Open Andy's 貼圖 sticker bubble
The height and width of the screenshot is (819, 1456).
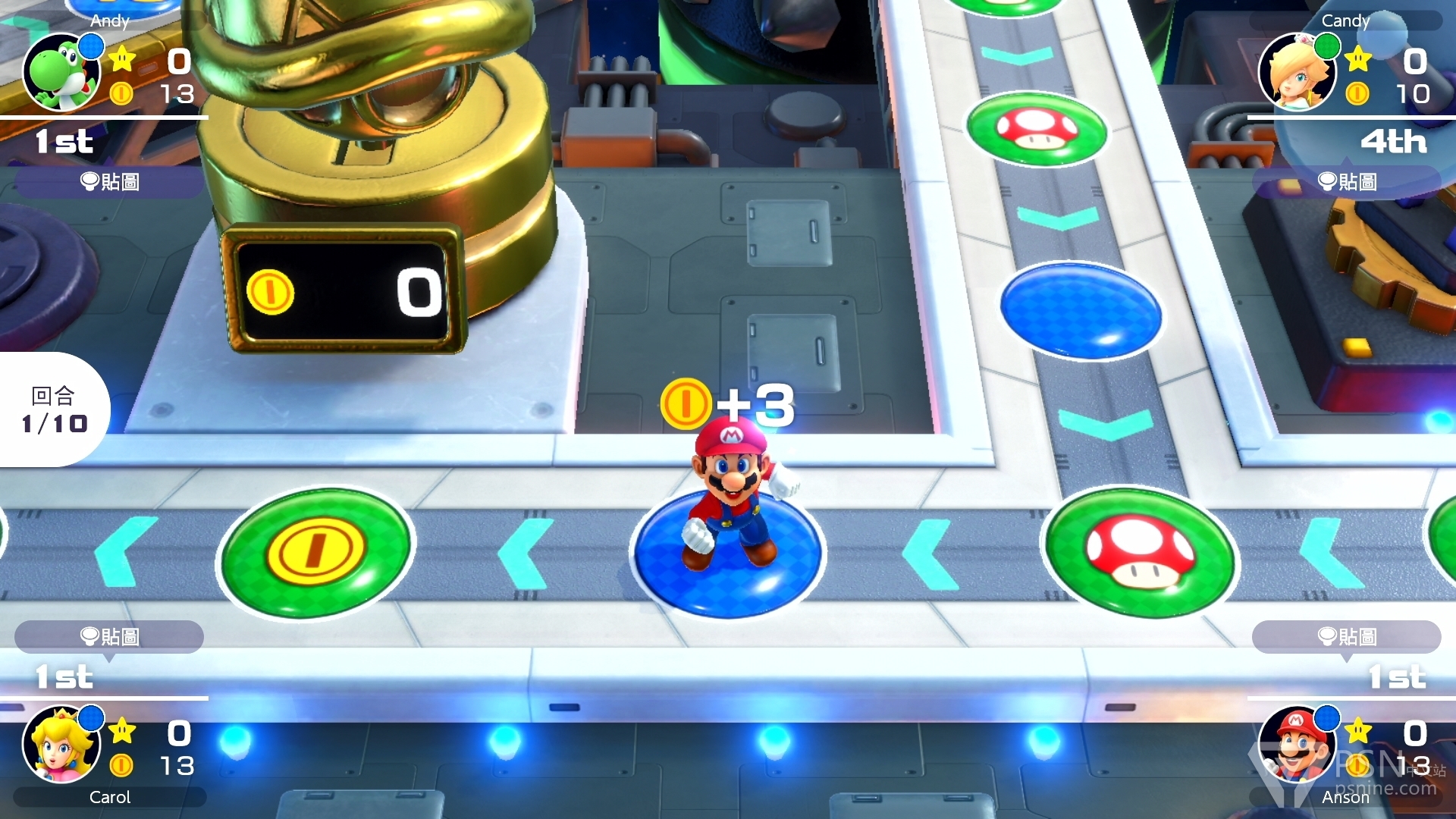109,182
